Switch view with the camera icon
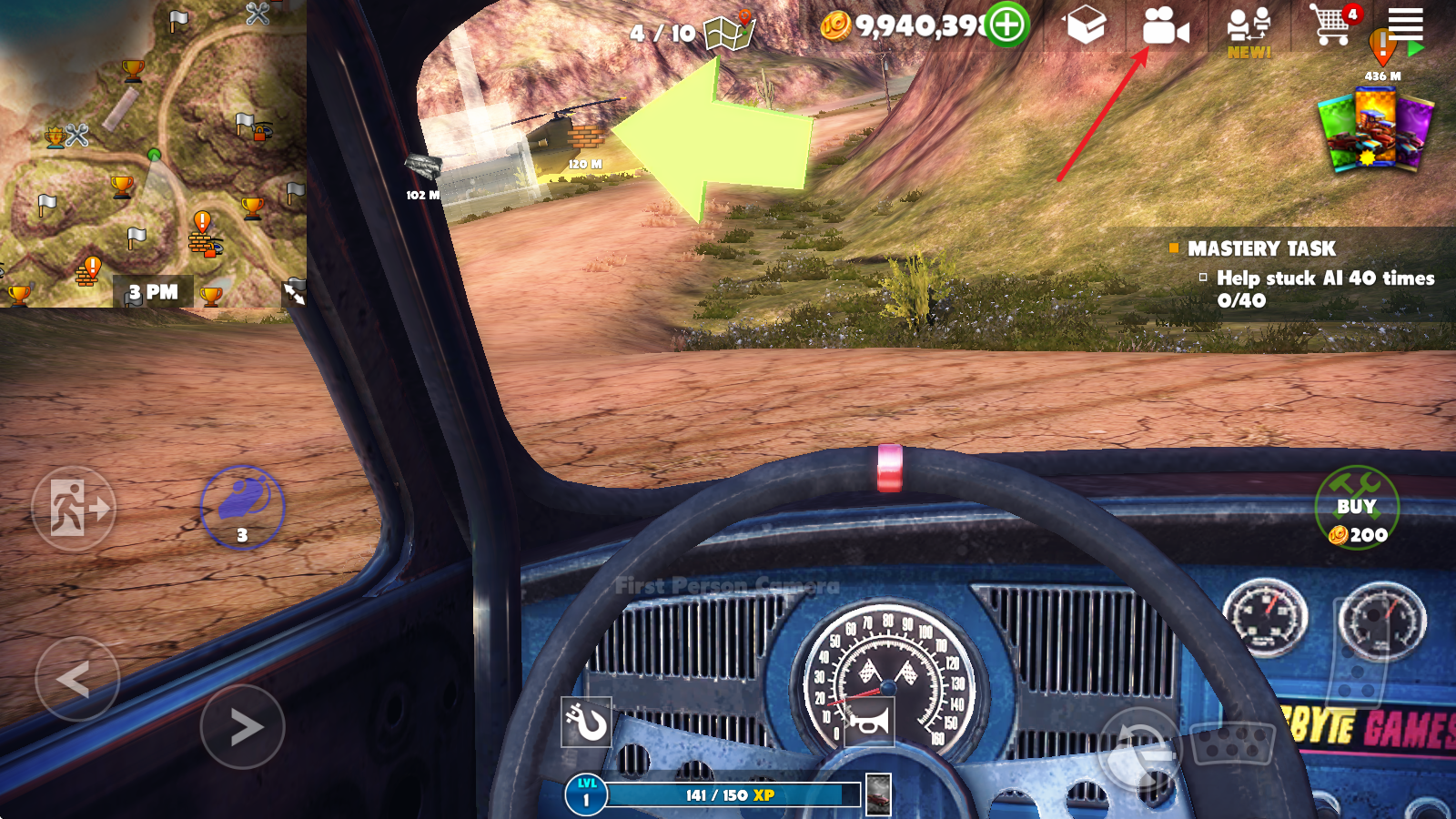 pos(1165,26)
